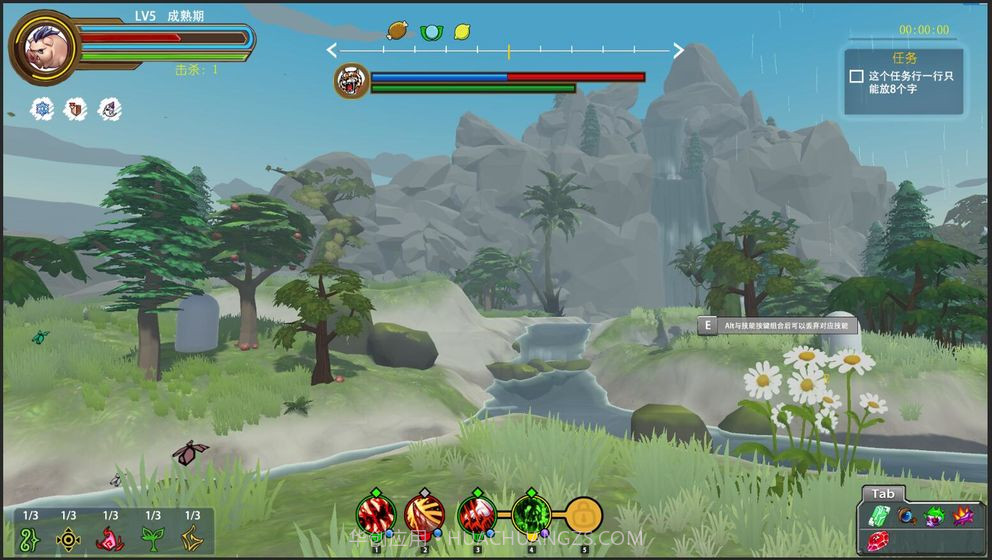The image size is (992, 560).
Task: Click the boar character portrait
Action: pyautogui.click(x=44, y=46)
